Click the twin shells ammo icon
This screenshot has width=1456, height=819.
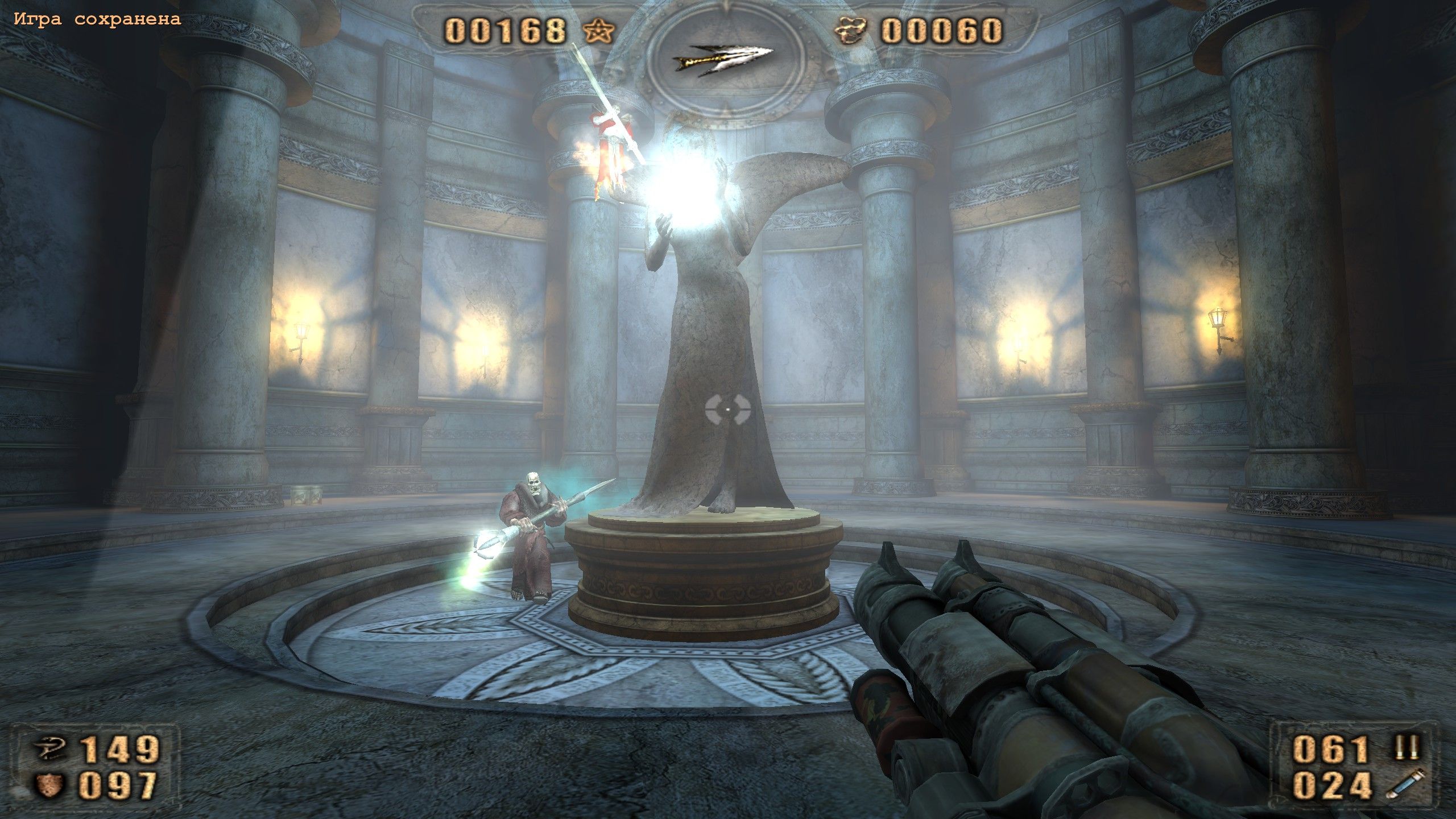1407,748
